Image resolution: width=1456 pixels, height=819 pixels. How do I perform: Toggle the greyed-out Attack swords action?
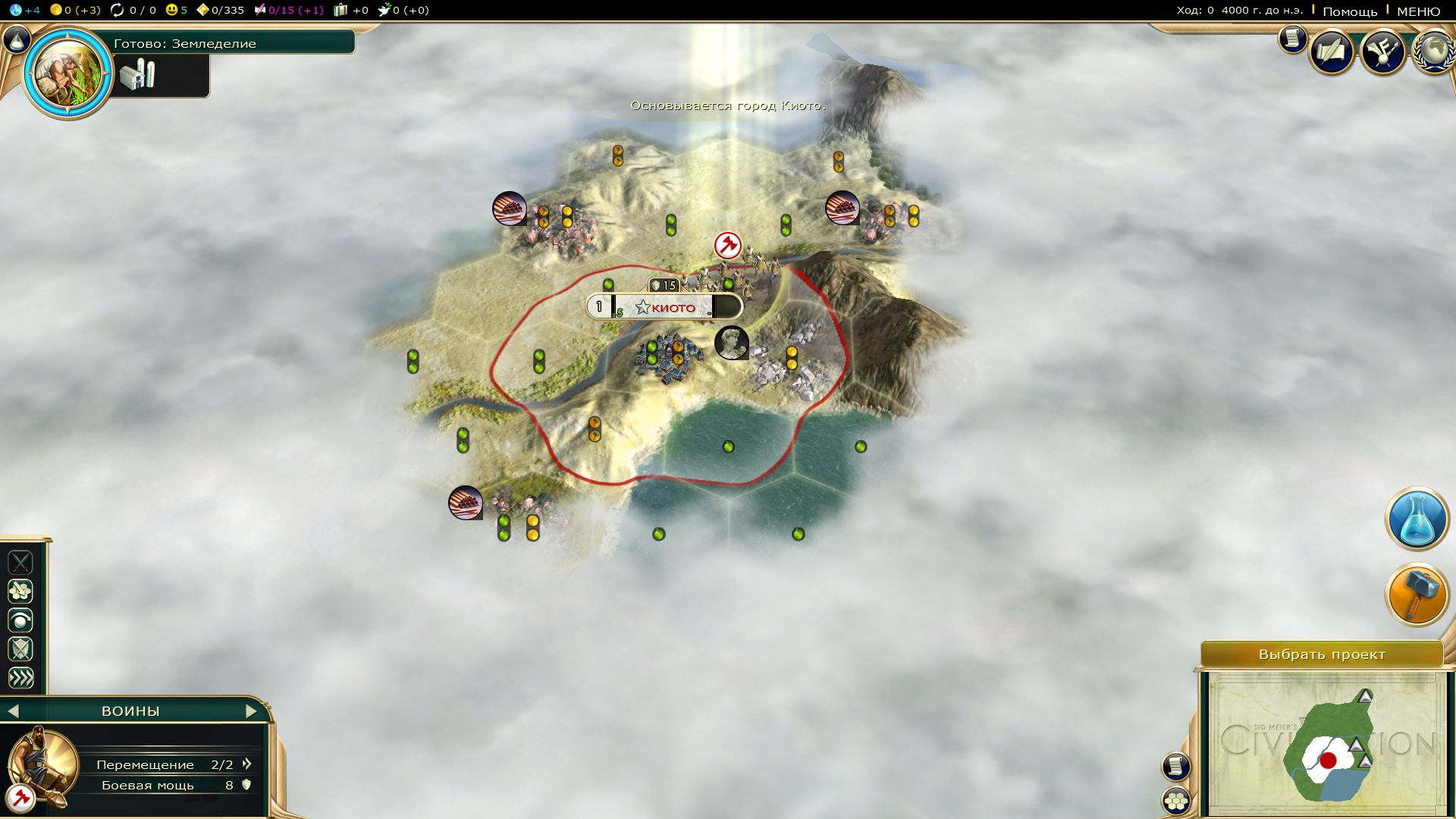20,563
